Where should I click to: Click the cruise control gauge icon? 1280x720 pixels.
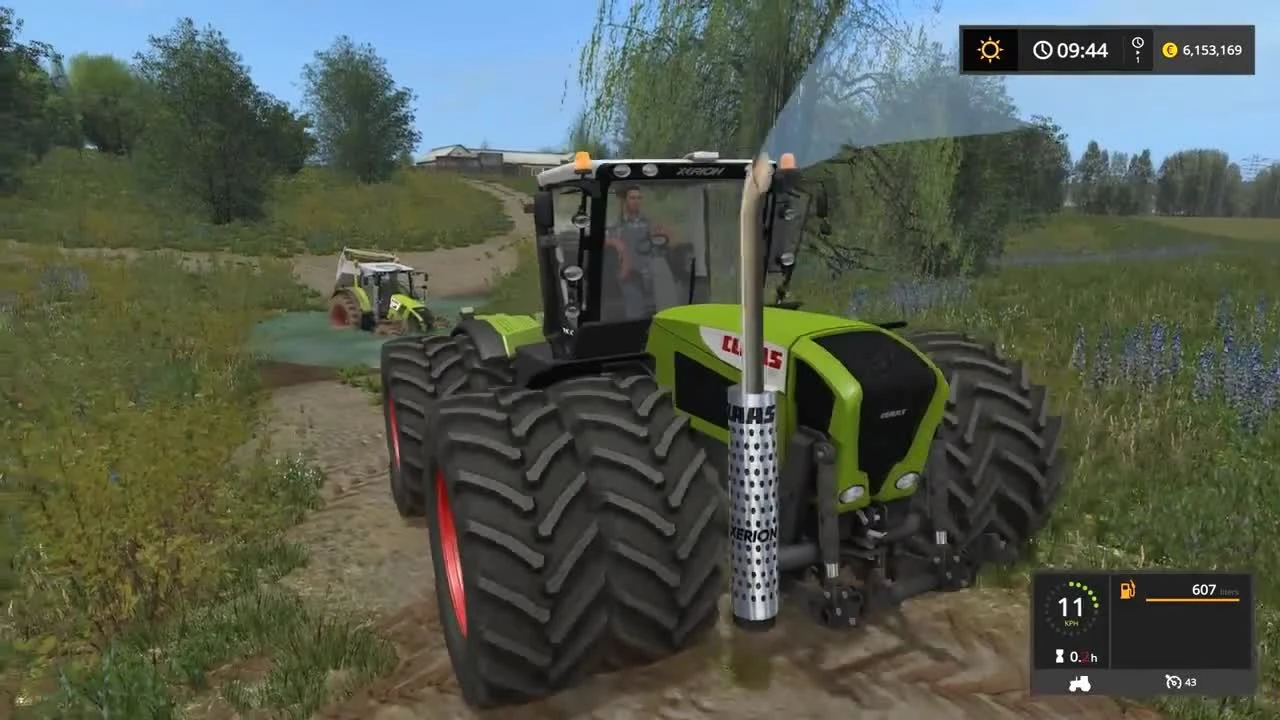pyautogui.click(x=1173, y=682)
